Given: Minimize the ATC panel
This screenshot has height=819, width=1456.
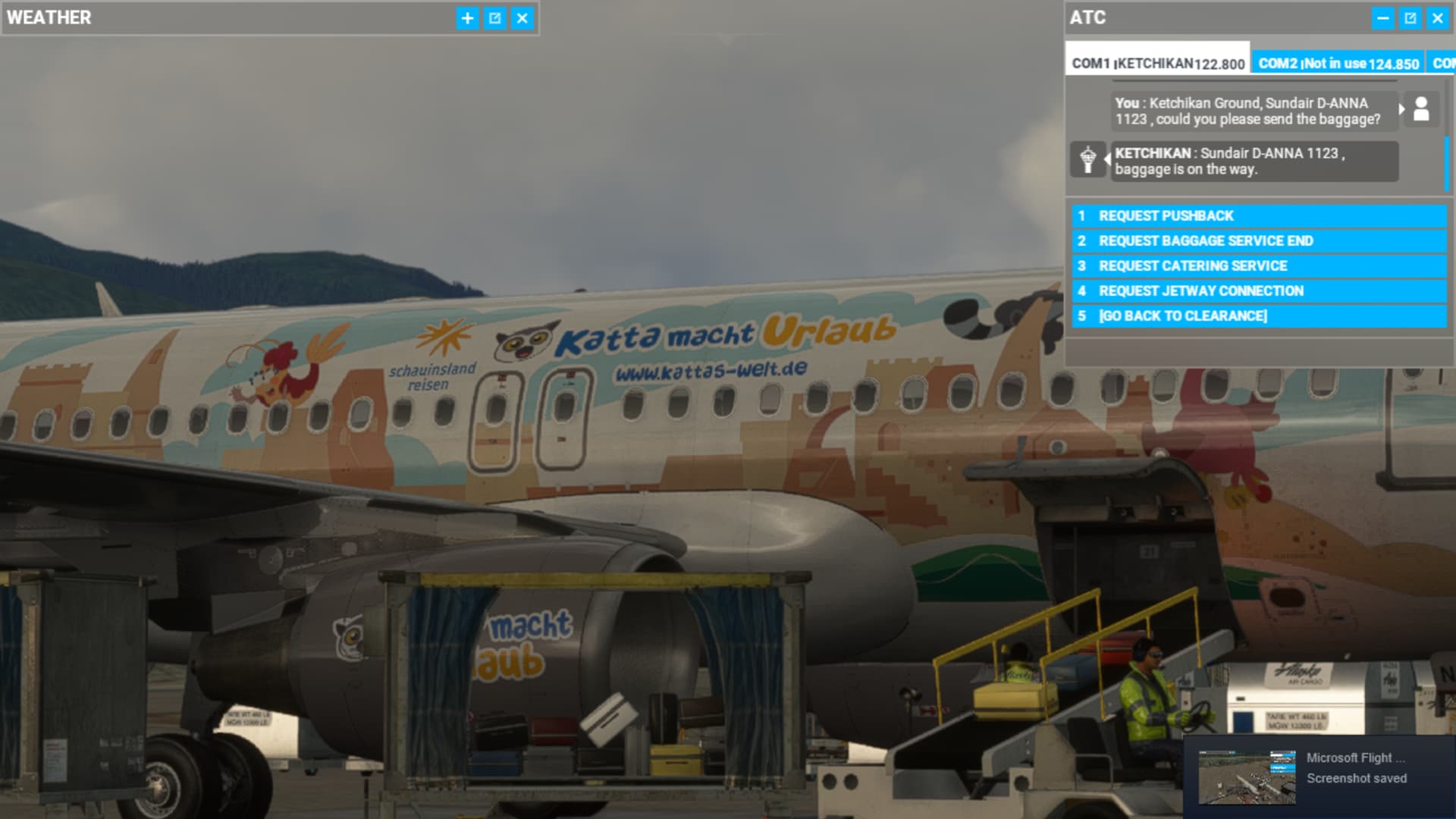Looking at the screenshot, I should pyautogui.click(x=1383, y=18).
